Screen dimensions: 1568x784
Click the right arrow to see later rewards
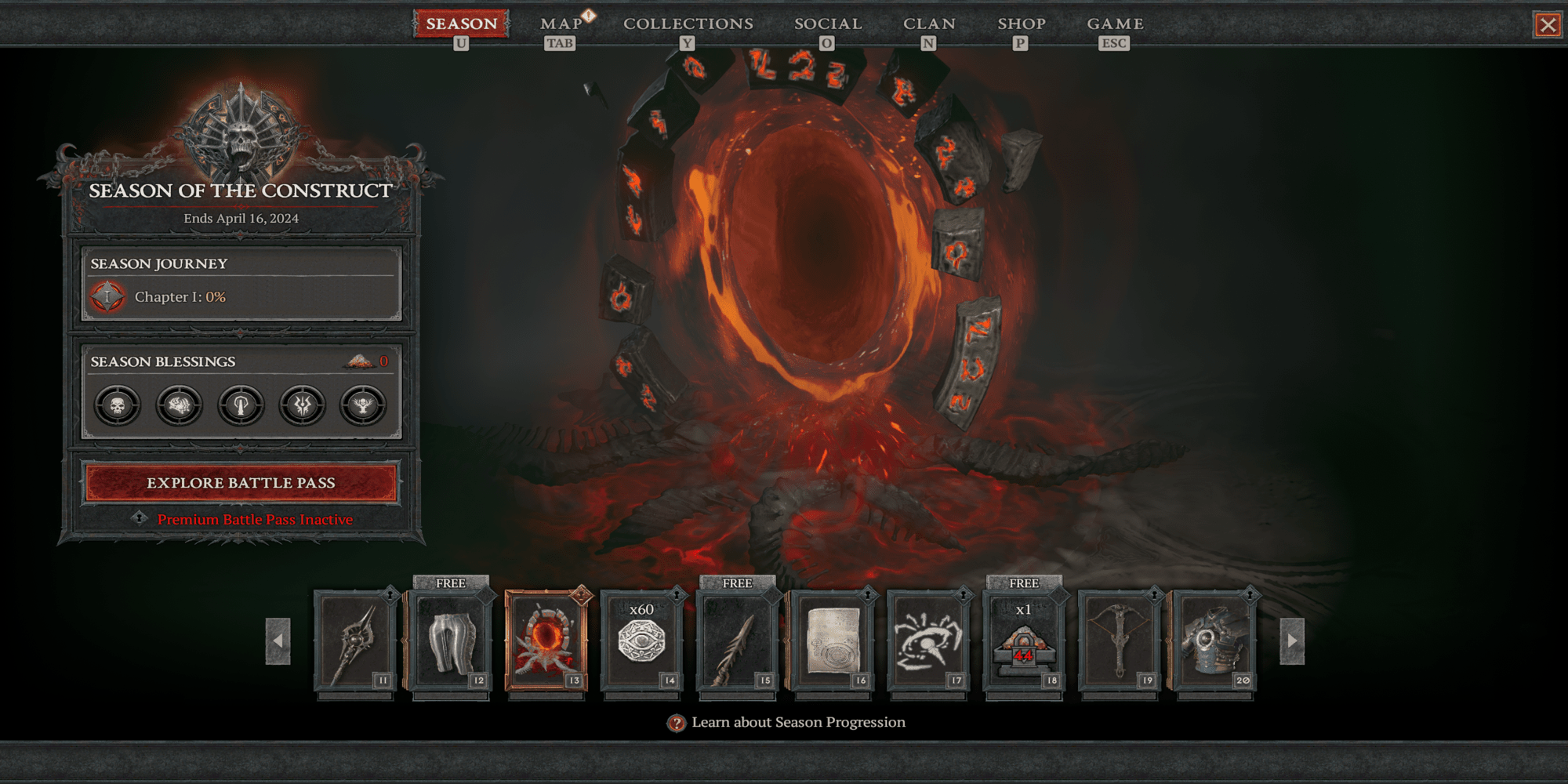1290,641
